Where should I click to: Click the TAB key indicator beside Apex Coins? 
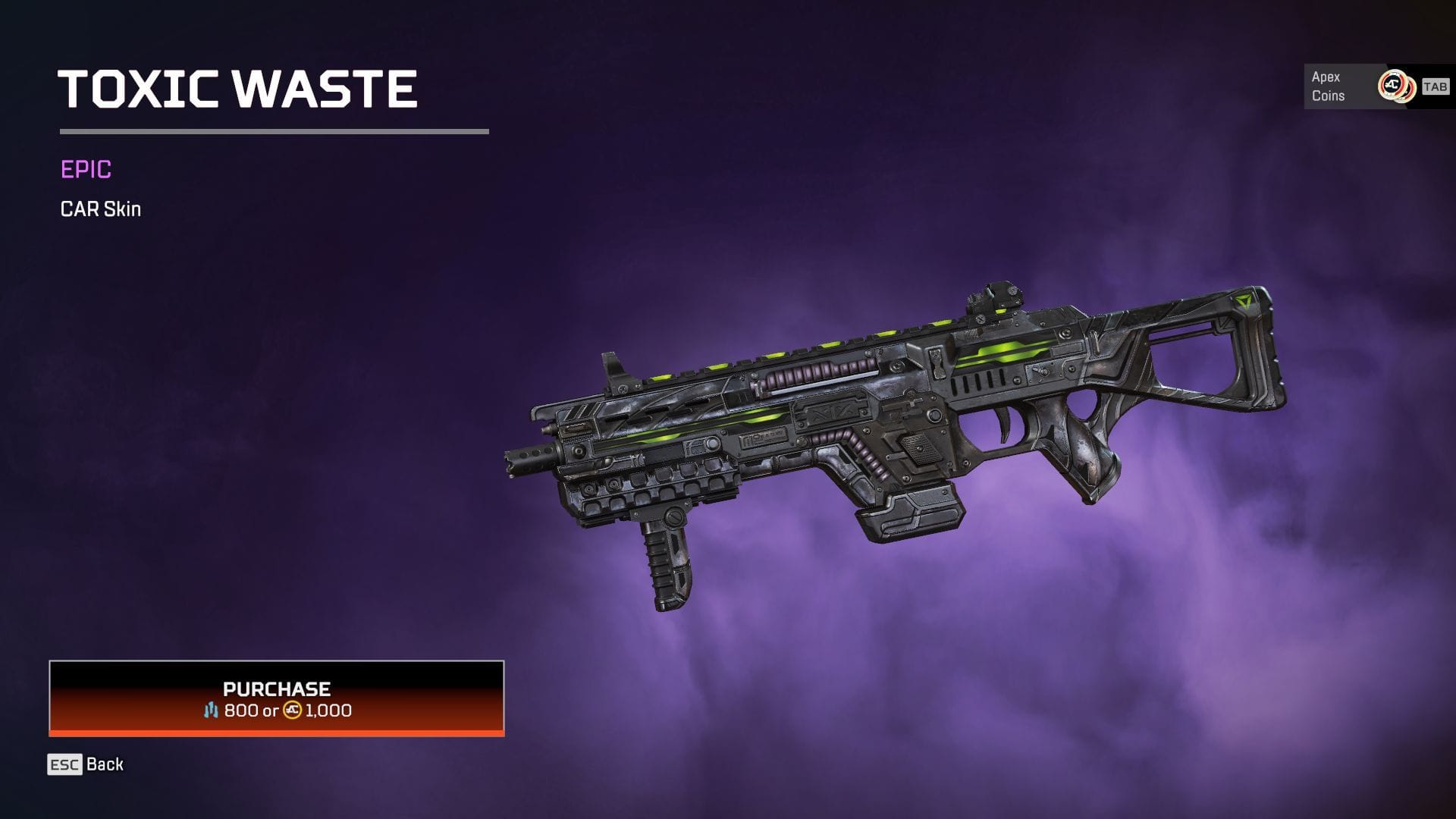pyautogui.click(x=1435, y=87)
